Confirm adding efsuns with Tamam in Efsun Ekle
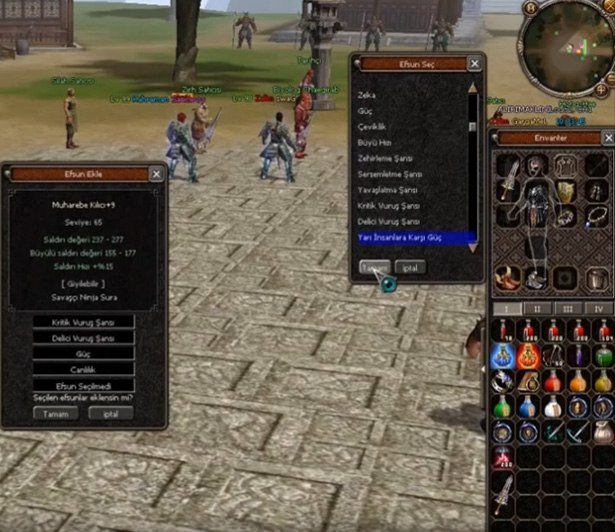 tap(56, 413)
